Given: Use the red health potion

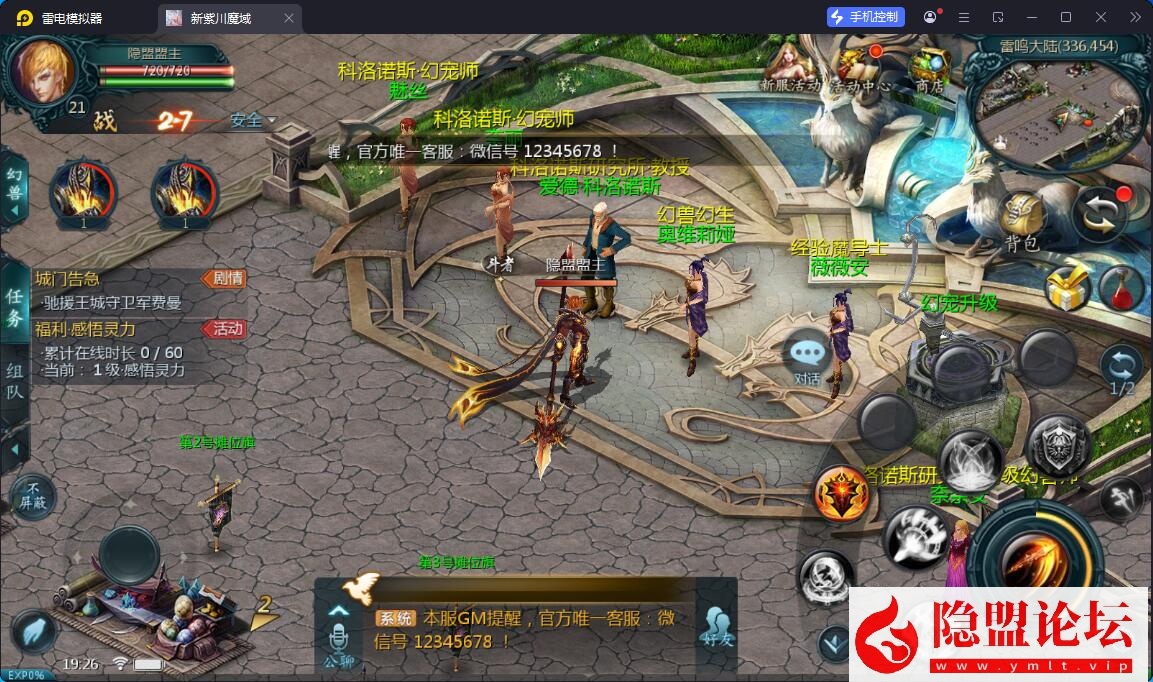Looking at the screenshot, I should (1121, 288).
